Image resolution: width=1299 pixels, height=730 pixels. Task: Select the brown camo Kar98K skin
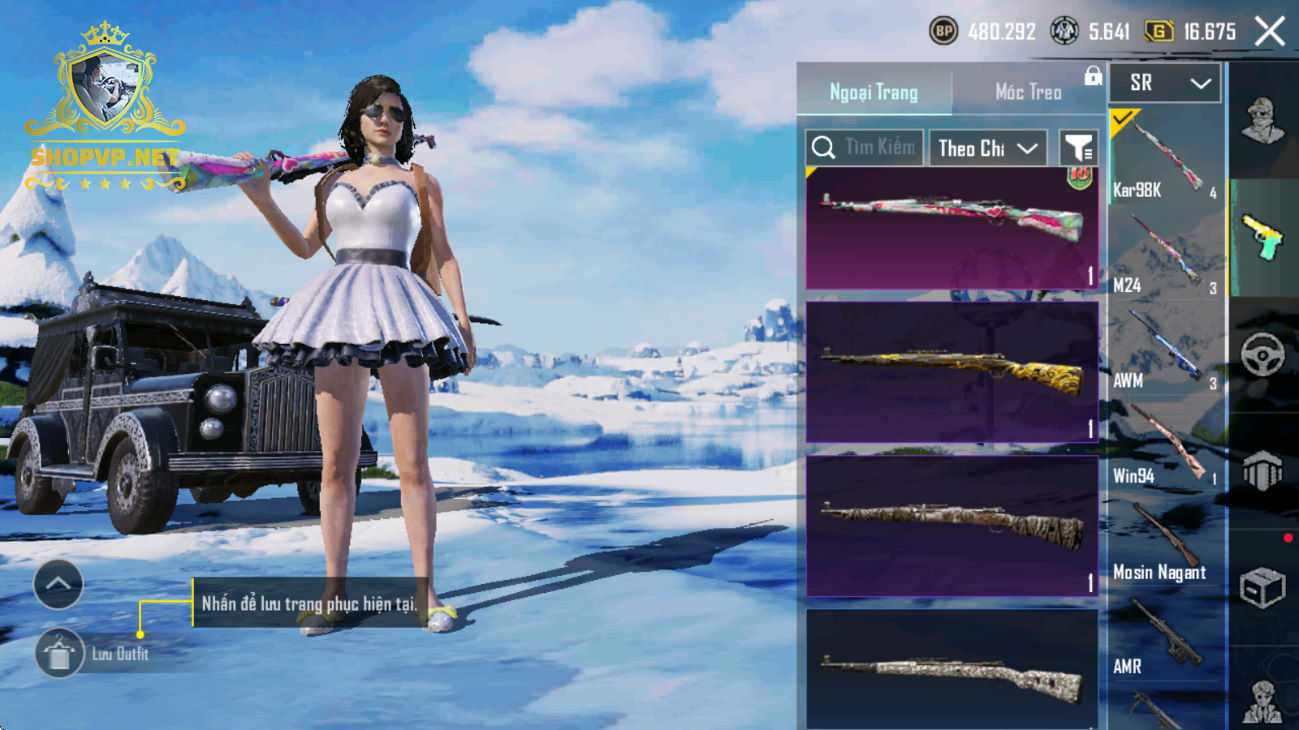coord(952,526)
